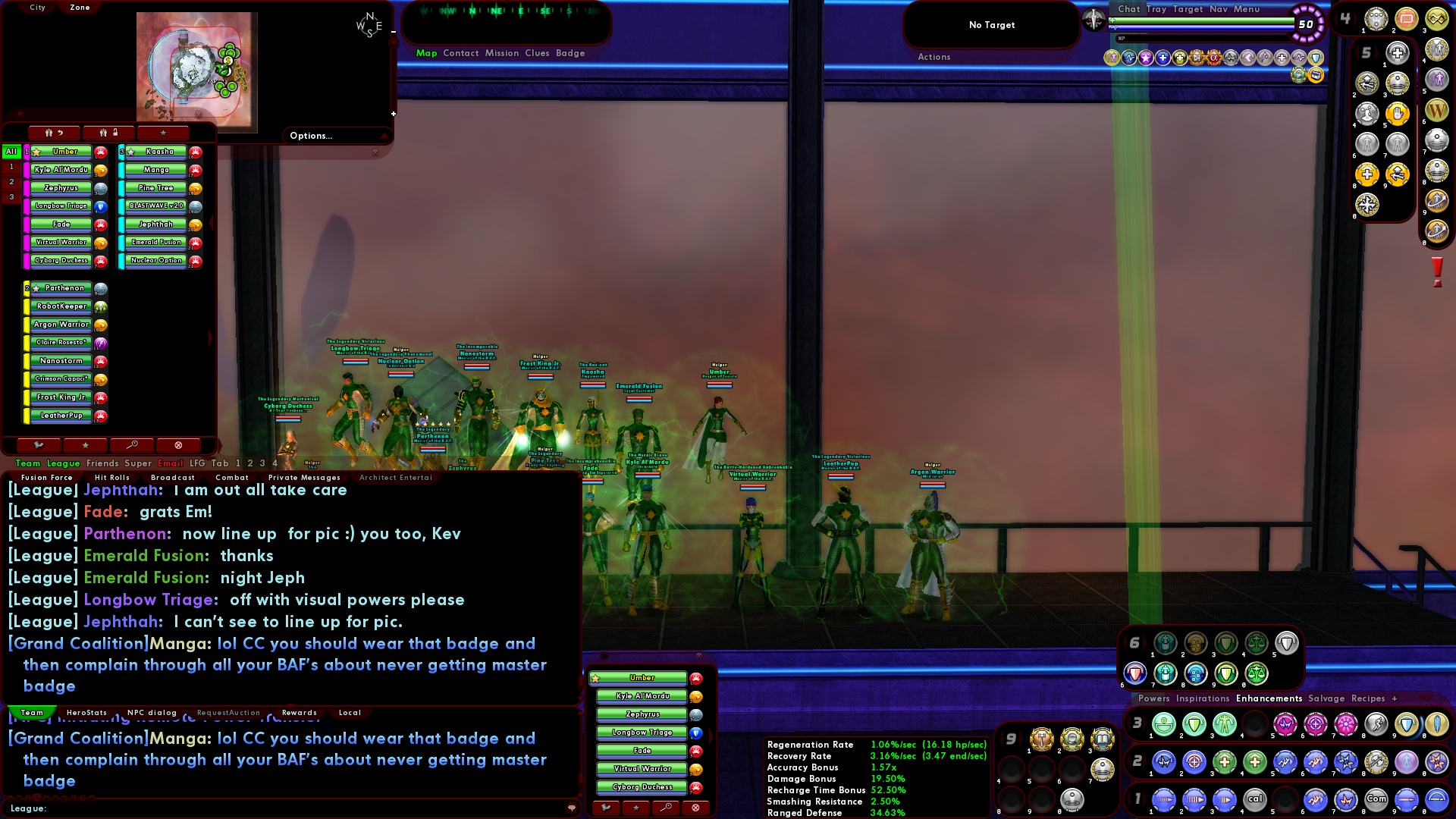Switch to the Broadcast chat tab
This screenshot has width=1456, height=819.
pos(173,478)
